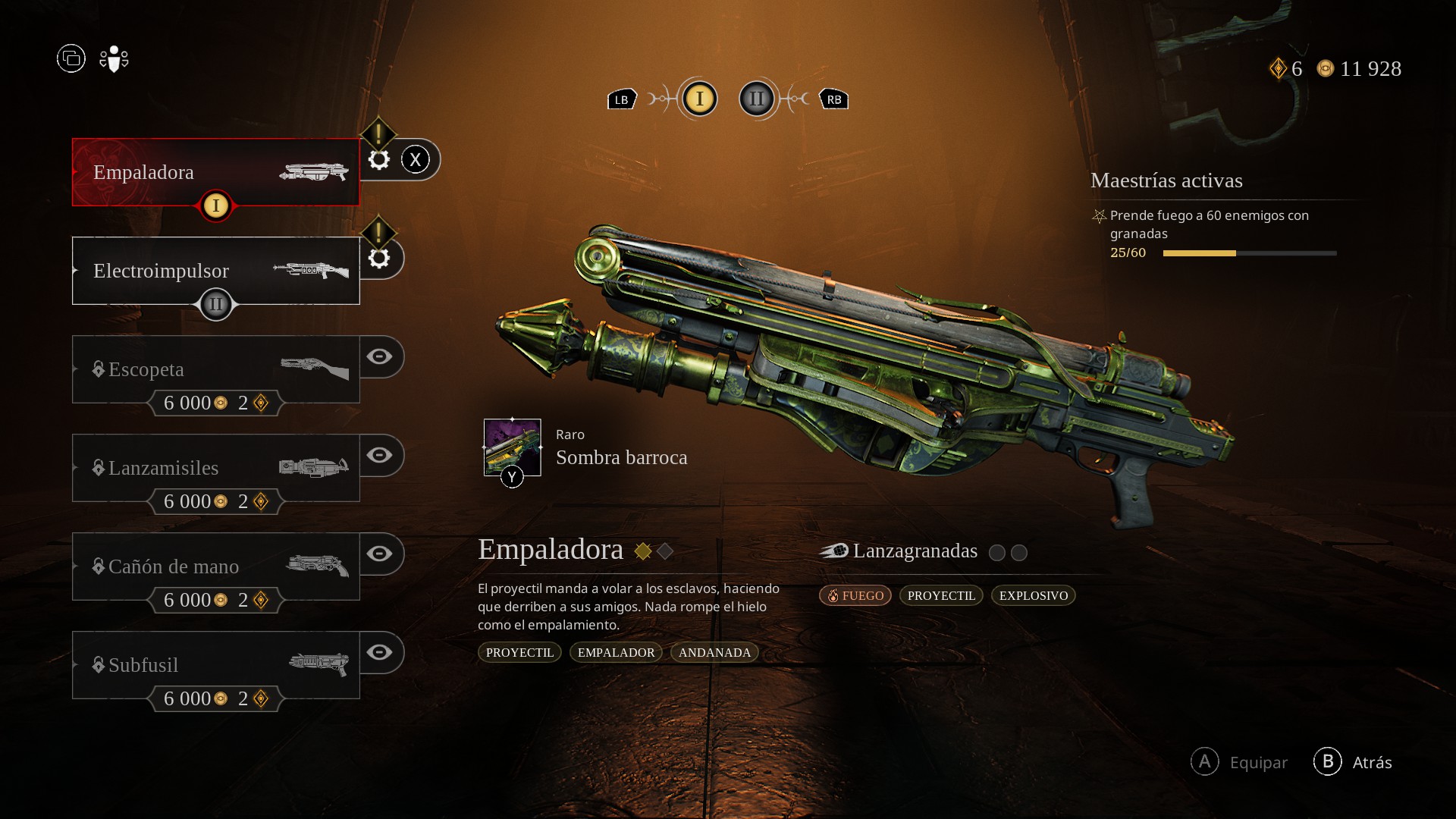1456x819 pixels.
Task: Click the Equipar button
Action: coord(1240,762)
